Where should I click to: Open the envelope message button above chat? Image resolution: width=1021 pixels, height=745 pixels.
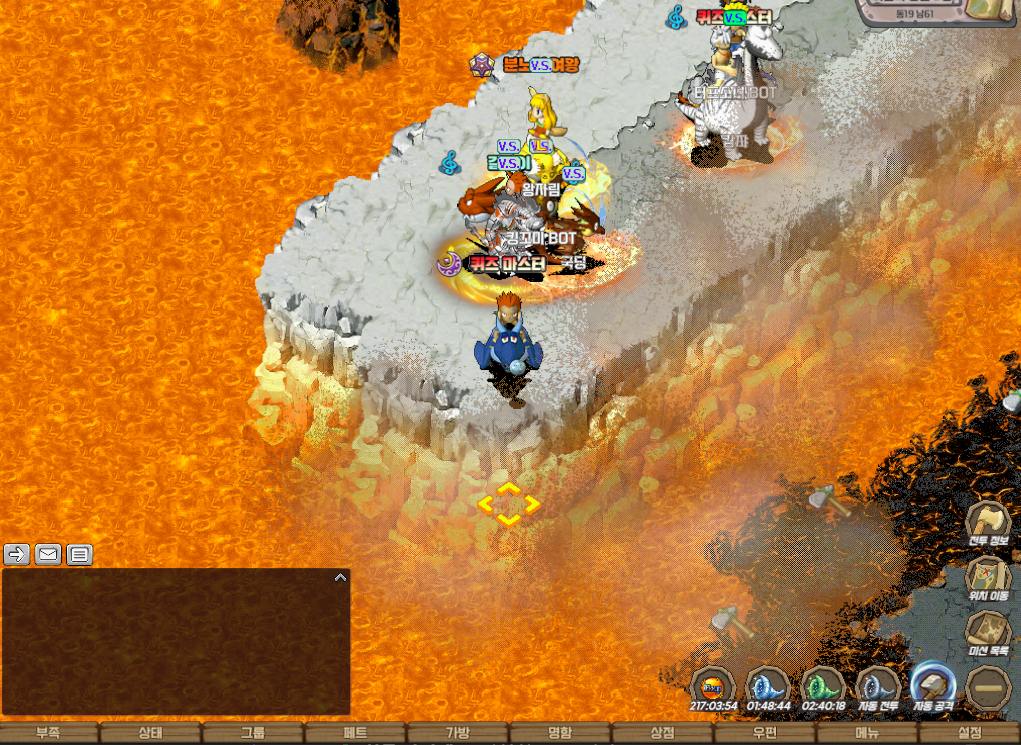coord(48,554)
